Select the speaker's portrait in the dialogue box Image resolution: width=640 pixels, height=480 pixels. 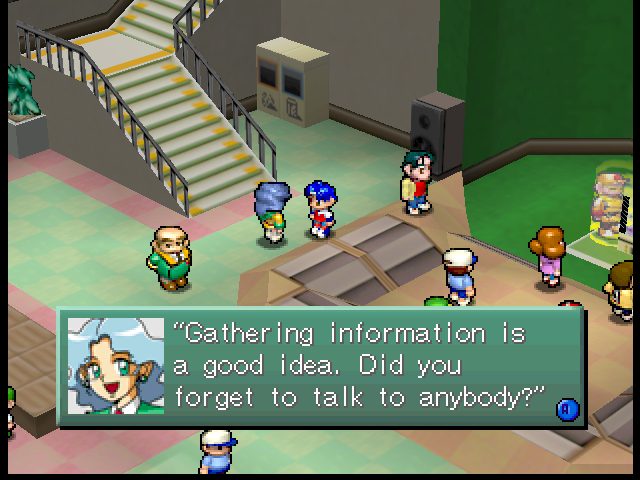pos(116,366)
